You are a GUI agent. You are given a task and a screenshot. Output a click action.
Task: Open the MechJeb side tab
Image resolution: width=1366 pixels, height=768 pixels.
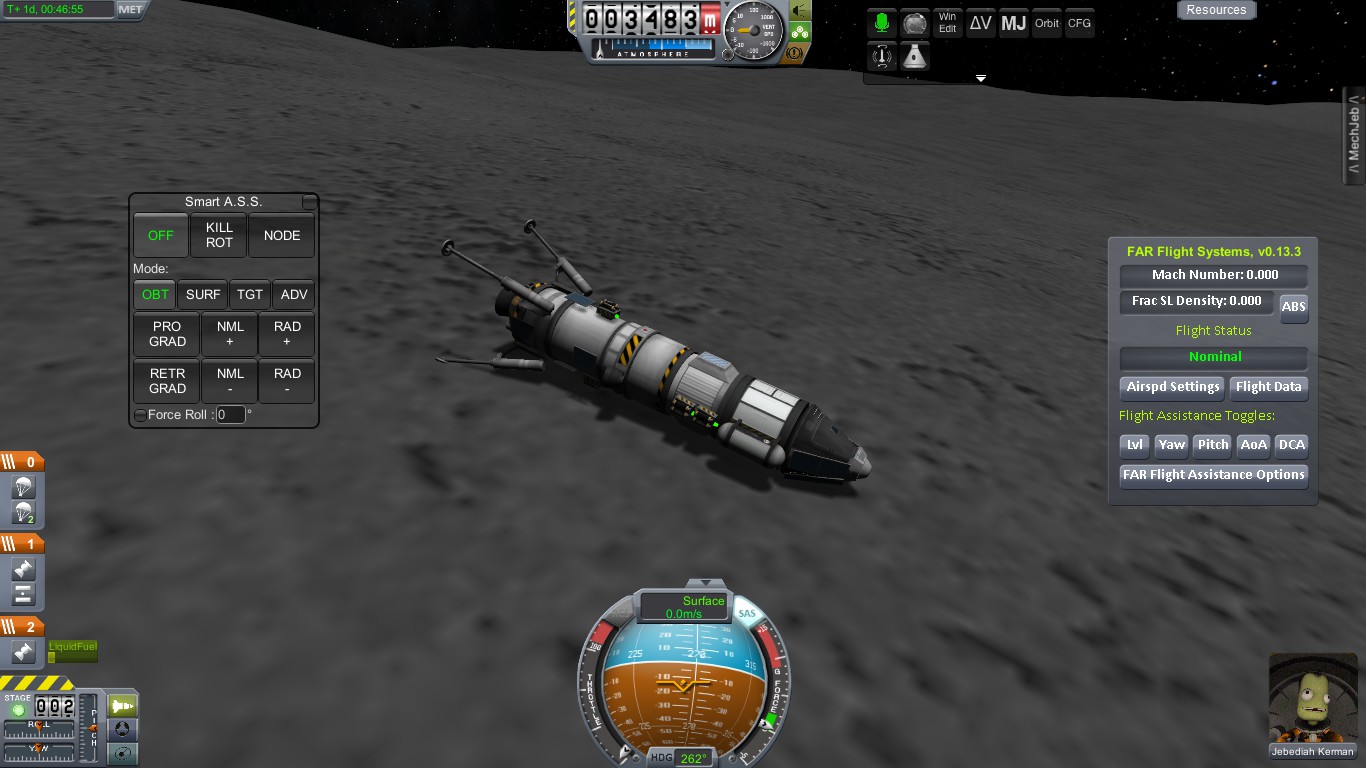coord(1355,137)
